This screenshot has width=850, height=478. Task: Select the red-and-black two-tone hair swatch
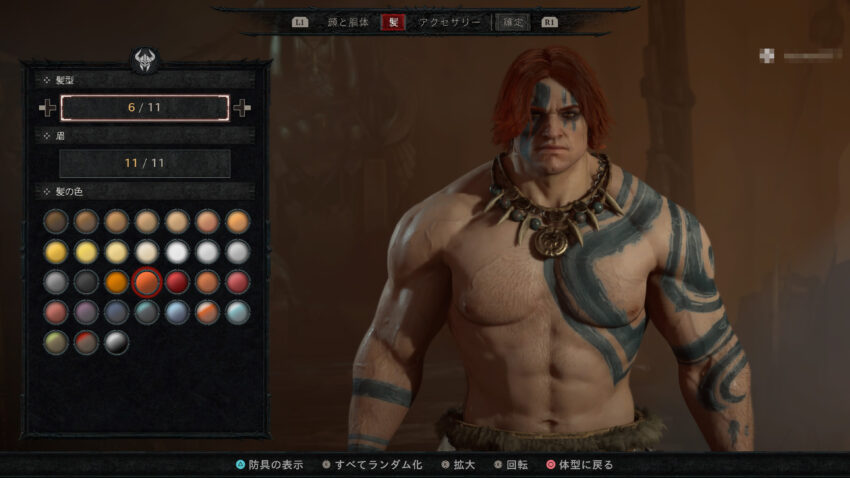point(87,342)
